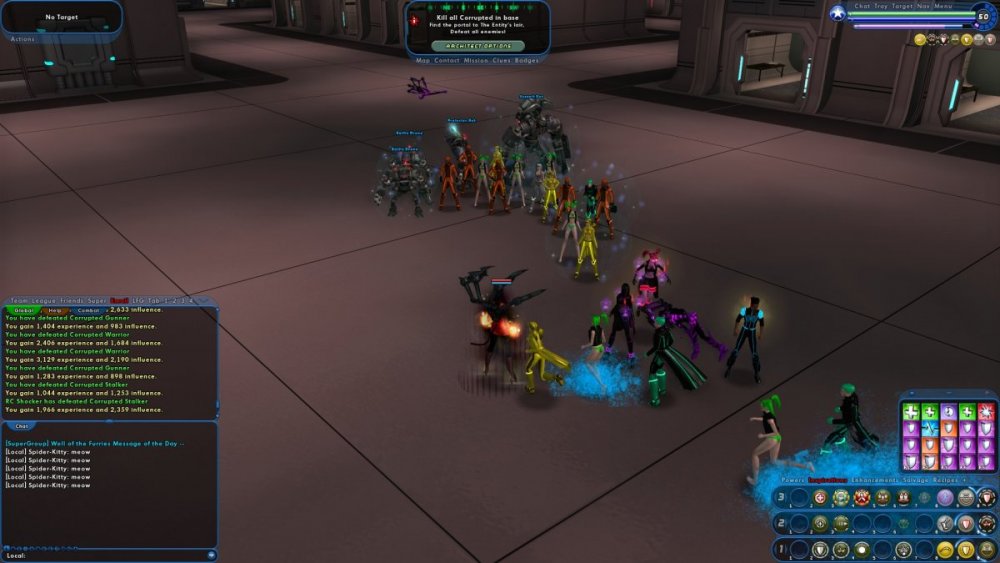Toggle the Tray from the top bar
Image resolution: width=1000 pixels, height=563 pixels.
pyautogui.click(x=881, y=6)
